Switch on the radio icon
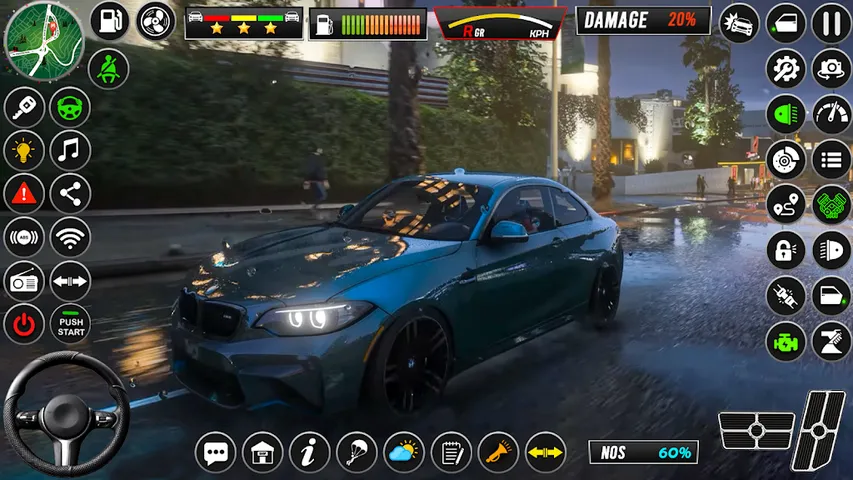The image size is (853, 480). [x=24, y=281]
